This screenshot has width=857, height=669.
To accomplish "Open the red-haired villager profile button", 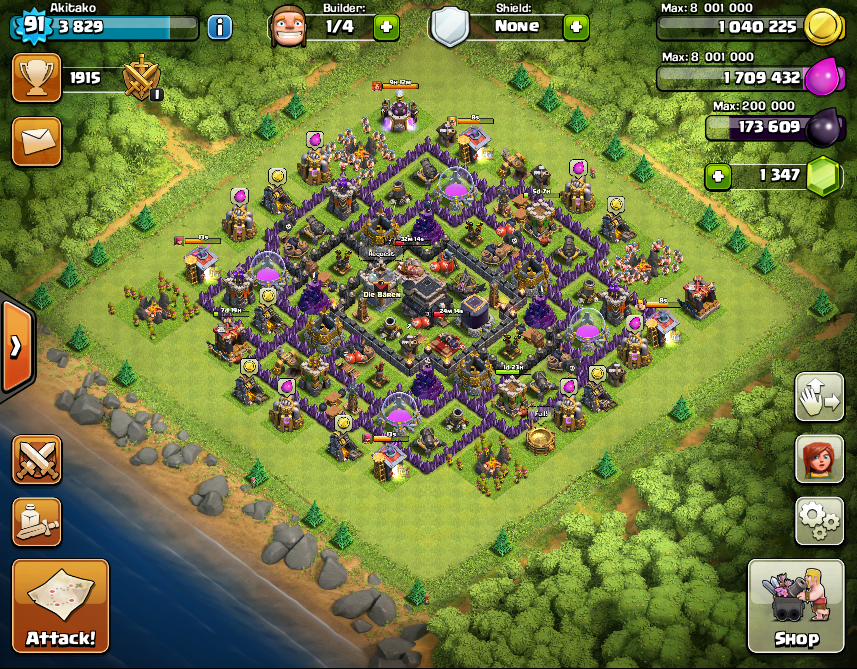I will tap(818, 459).
